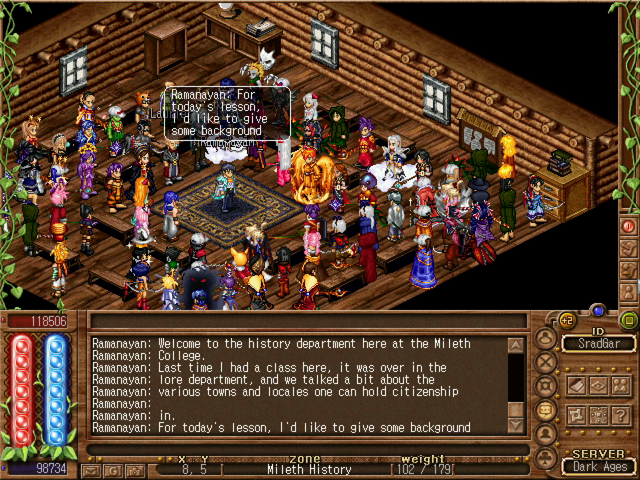
Task: Toggle the eye-shaped view button
Action: coord(599,385)
